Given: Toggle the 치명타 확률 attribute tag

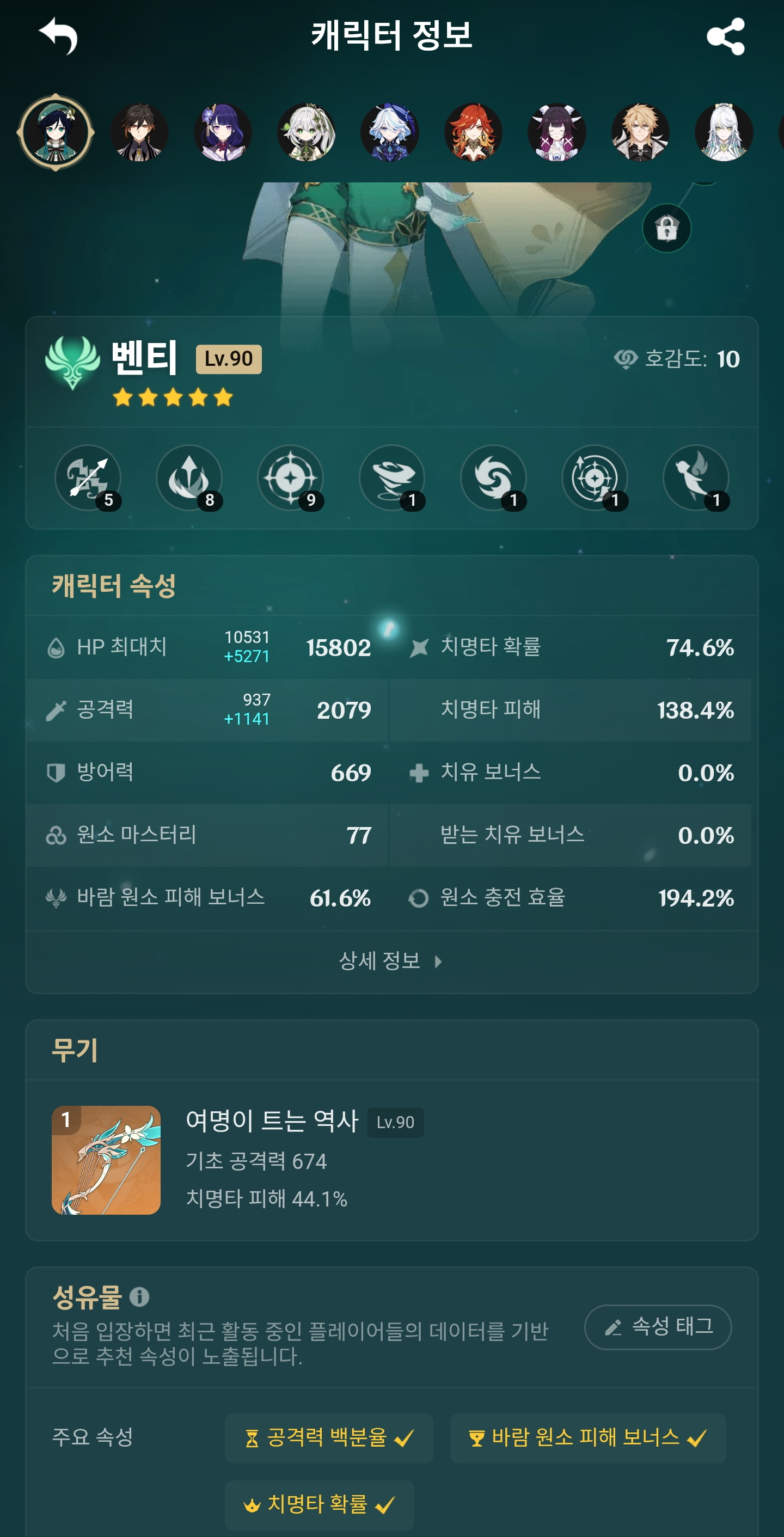Looking at the screenshot, I should (320, 1504).
